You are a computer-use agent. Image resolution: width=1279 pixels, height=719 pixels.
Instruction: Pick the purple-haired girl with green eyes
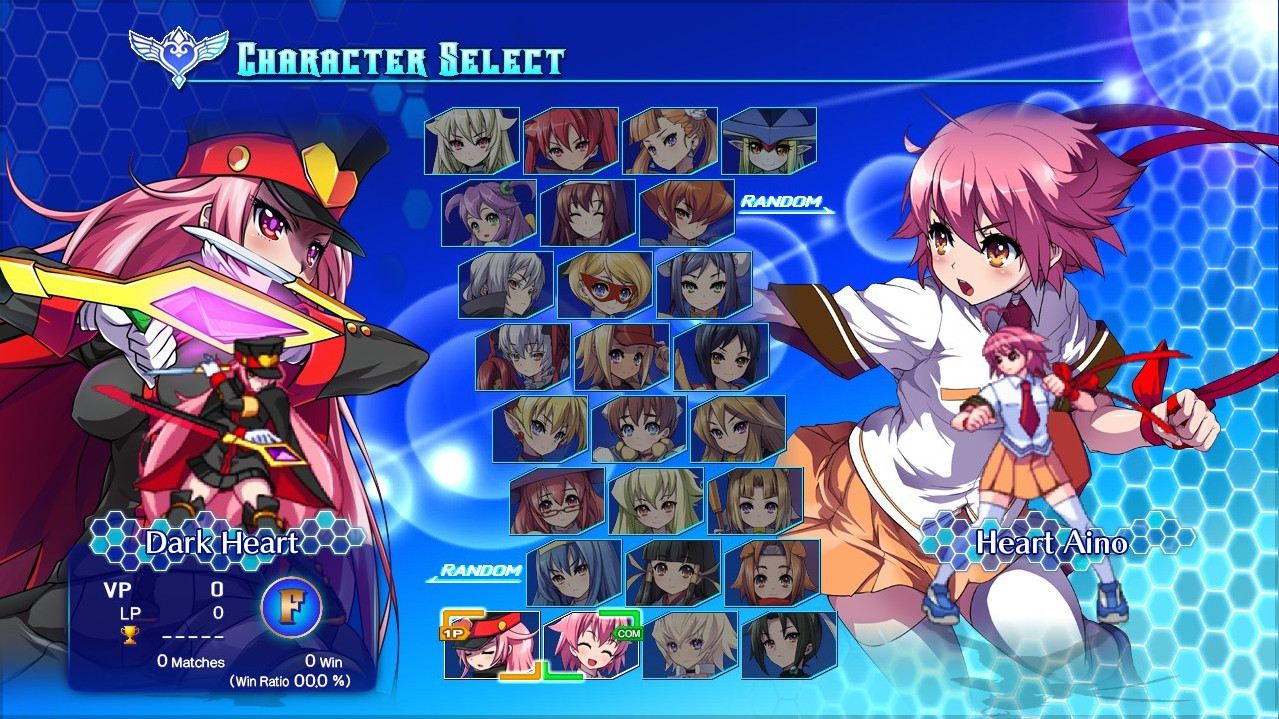[489, 213]
